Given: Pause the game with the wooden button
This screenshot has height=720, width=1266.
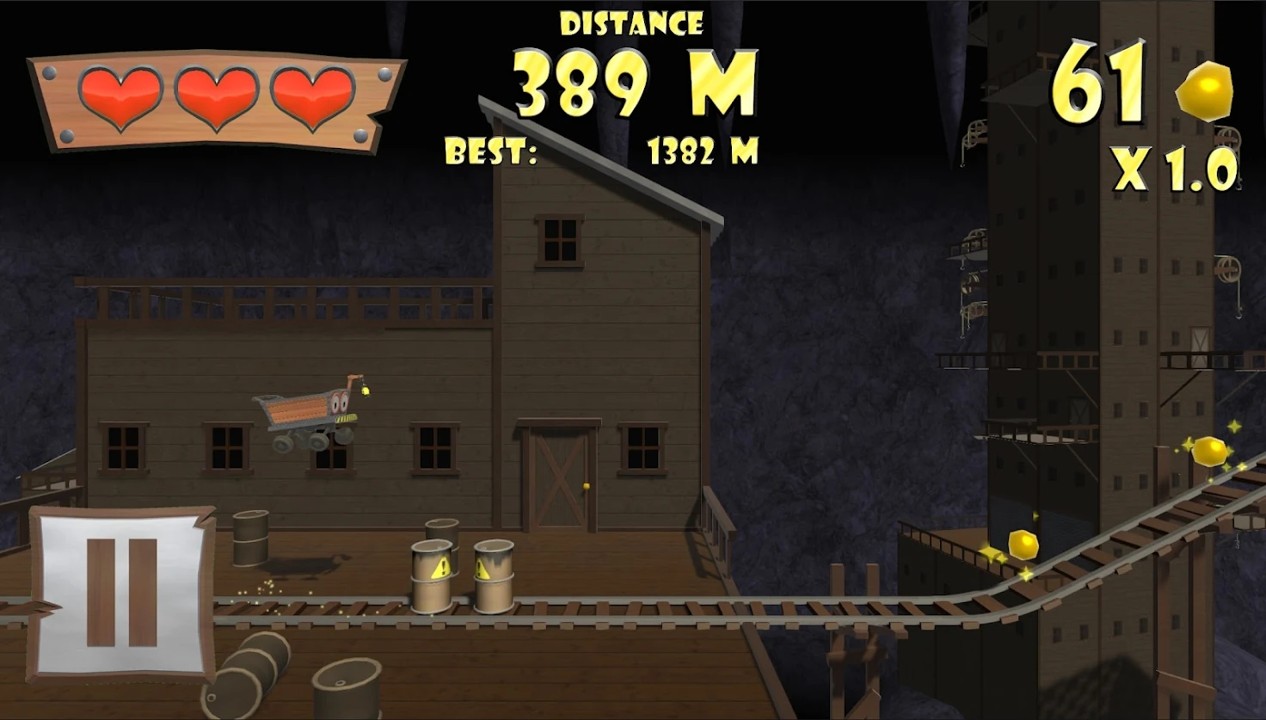Looking at the screenshot, I should click(121, 592).
